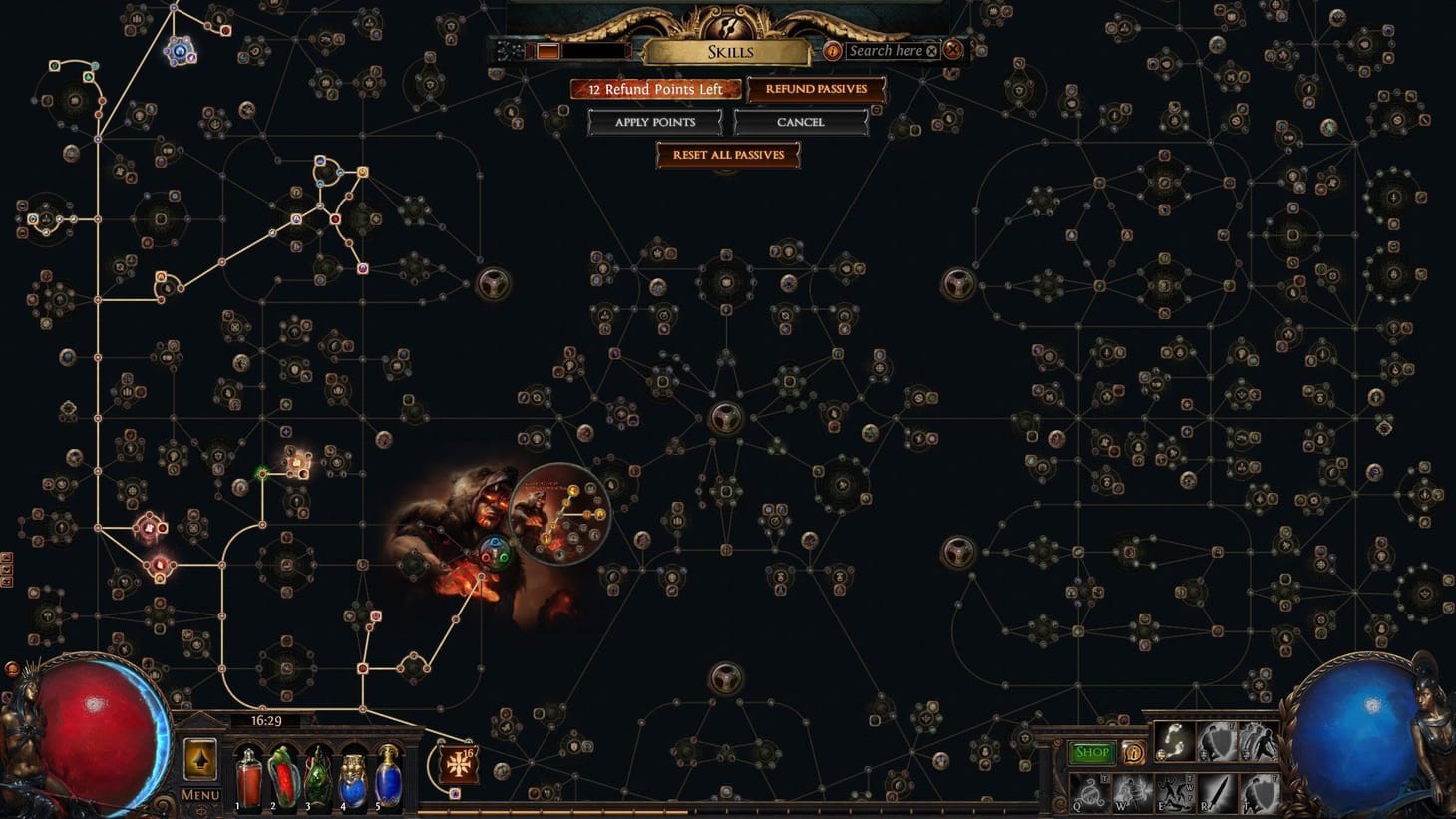The image size is (1456, 819).
Task: Open the Shop panel bottom right
Action: [1090, 753]
